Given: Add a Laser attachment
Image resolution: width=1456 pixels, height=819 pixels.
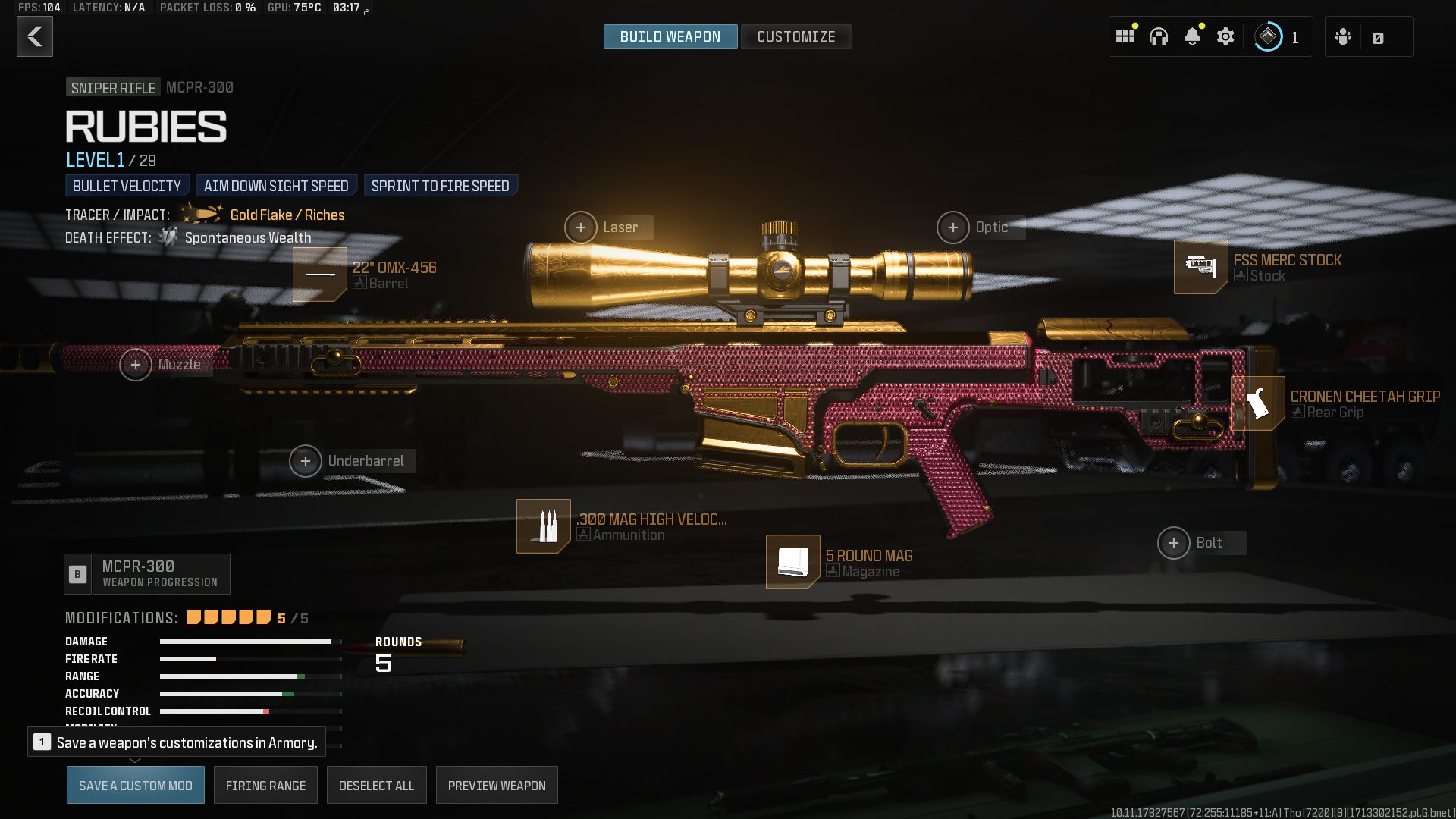Looking at the screenshot, I should pos(581,227).
